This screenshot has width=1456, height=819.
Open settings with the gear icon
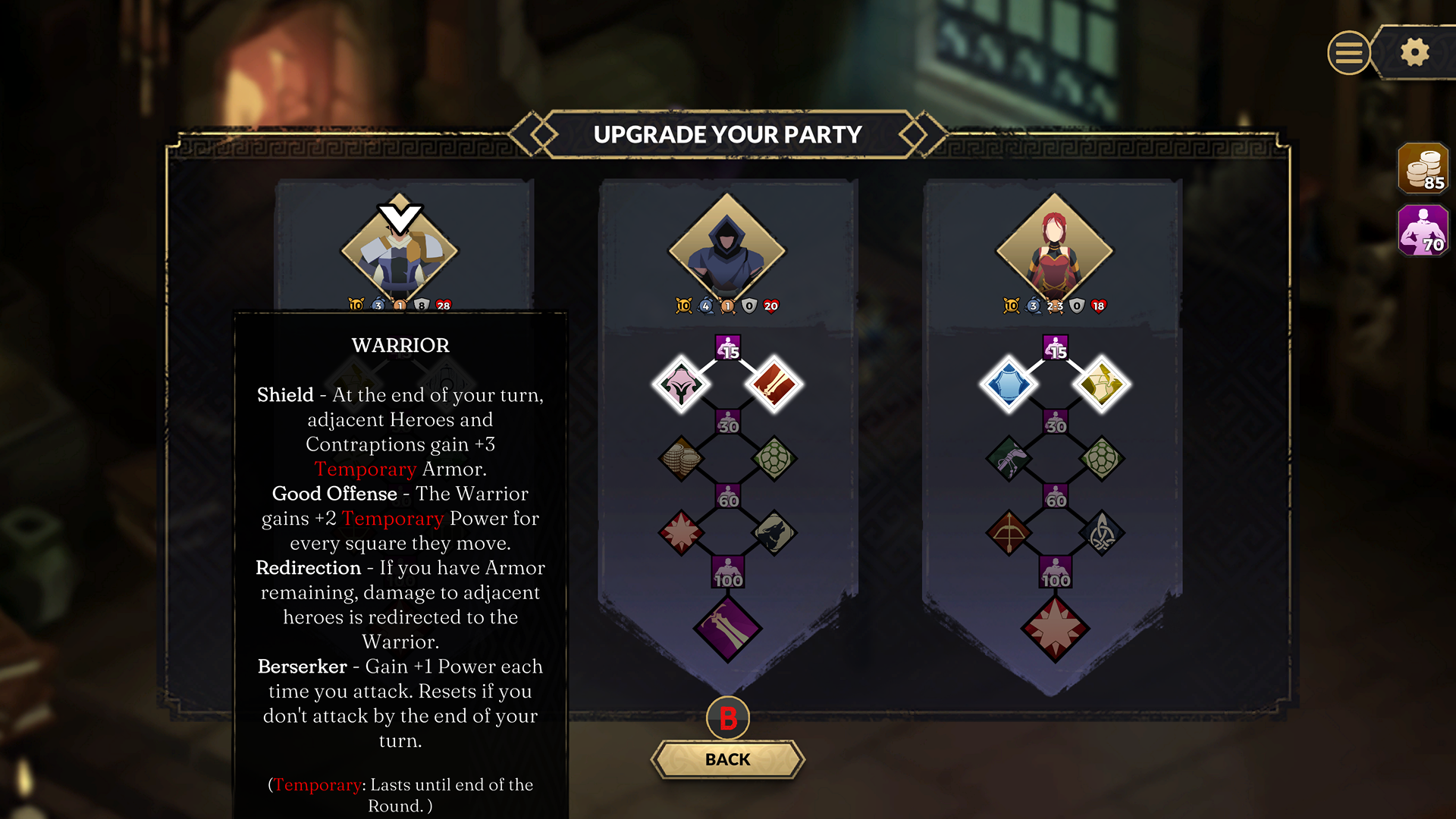point(1414,52)
